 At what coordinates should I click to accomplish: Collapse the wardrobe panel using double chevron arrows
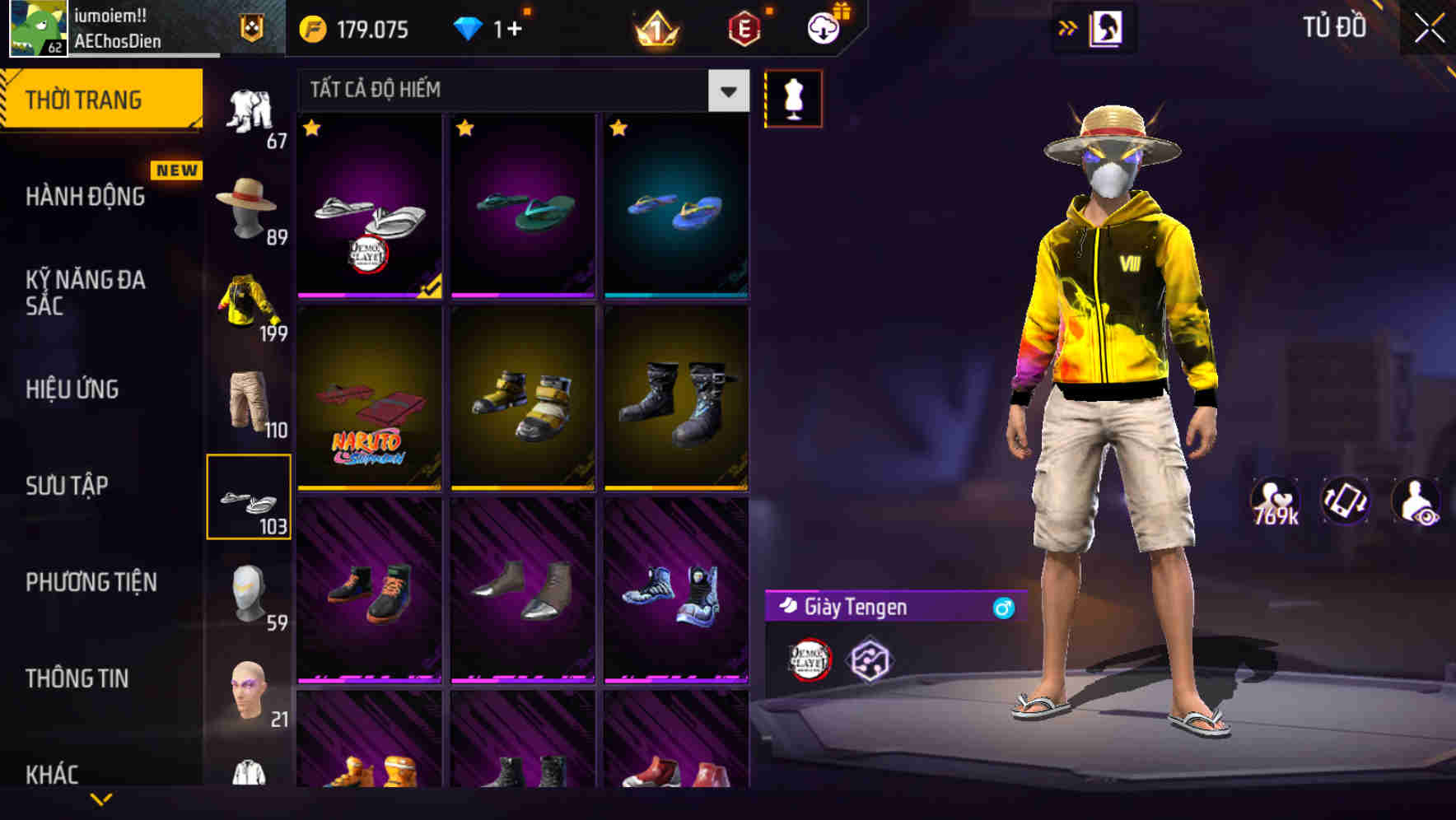click(x=1069, y=26)
